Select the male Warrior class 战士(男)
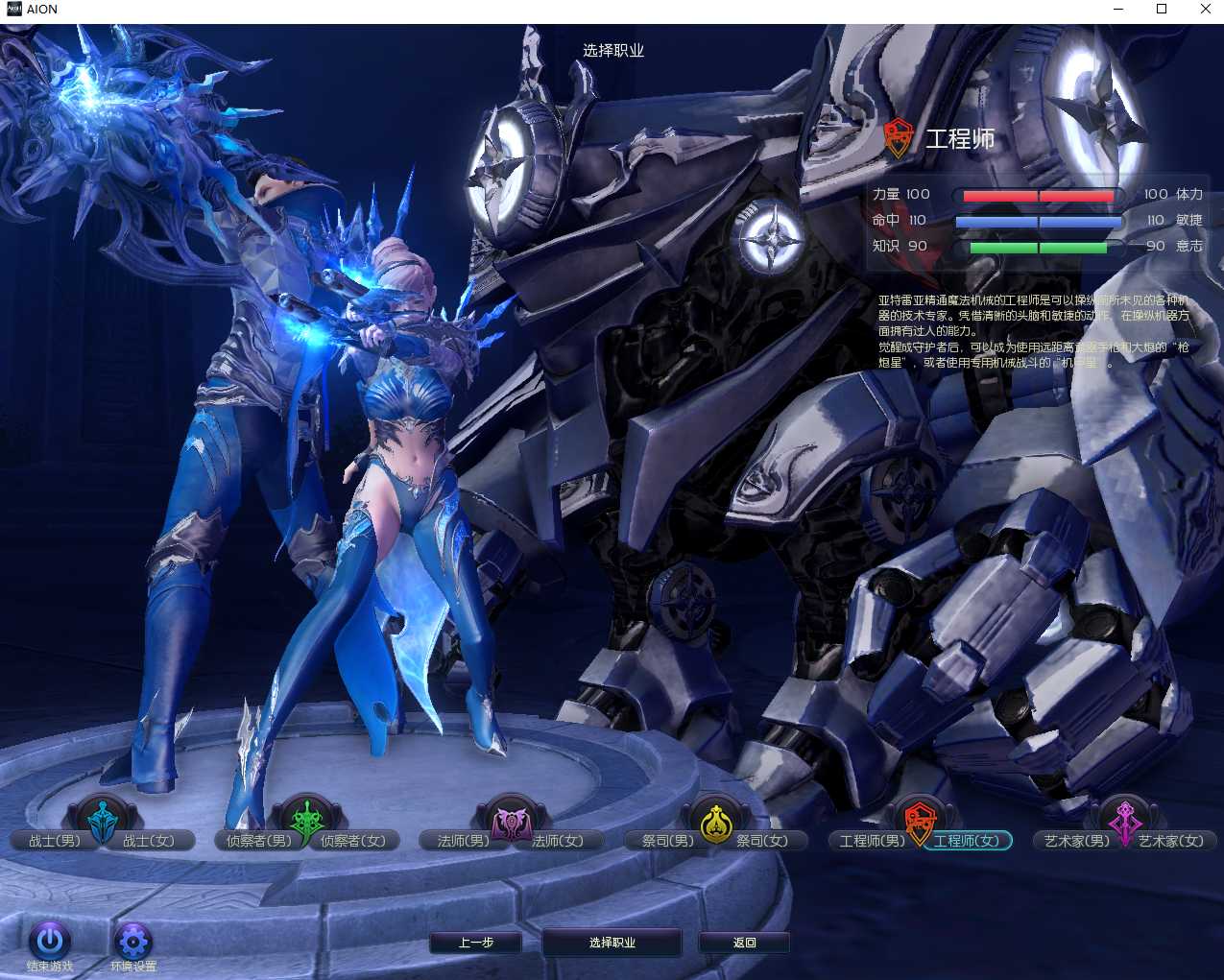This screenshot has height=980, width=1224. point(55,841)
